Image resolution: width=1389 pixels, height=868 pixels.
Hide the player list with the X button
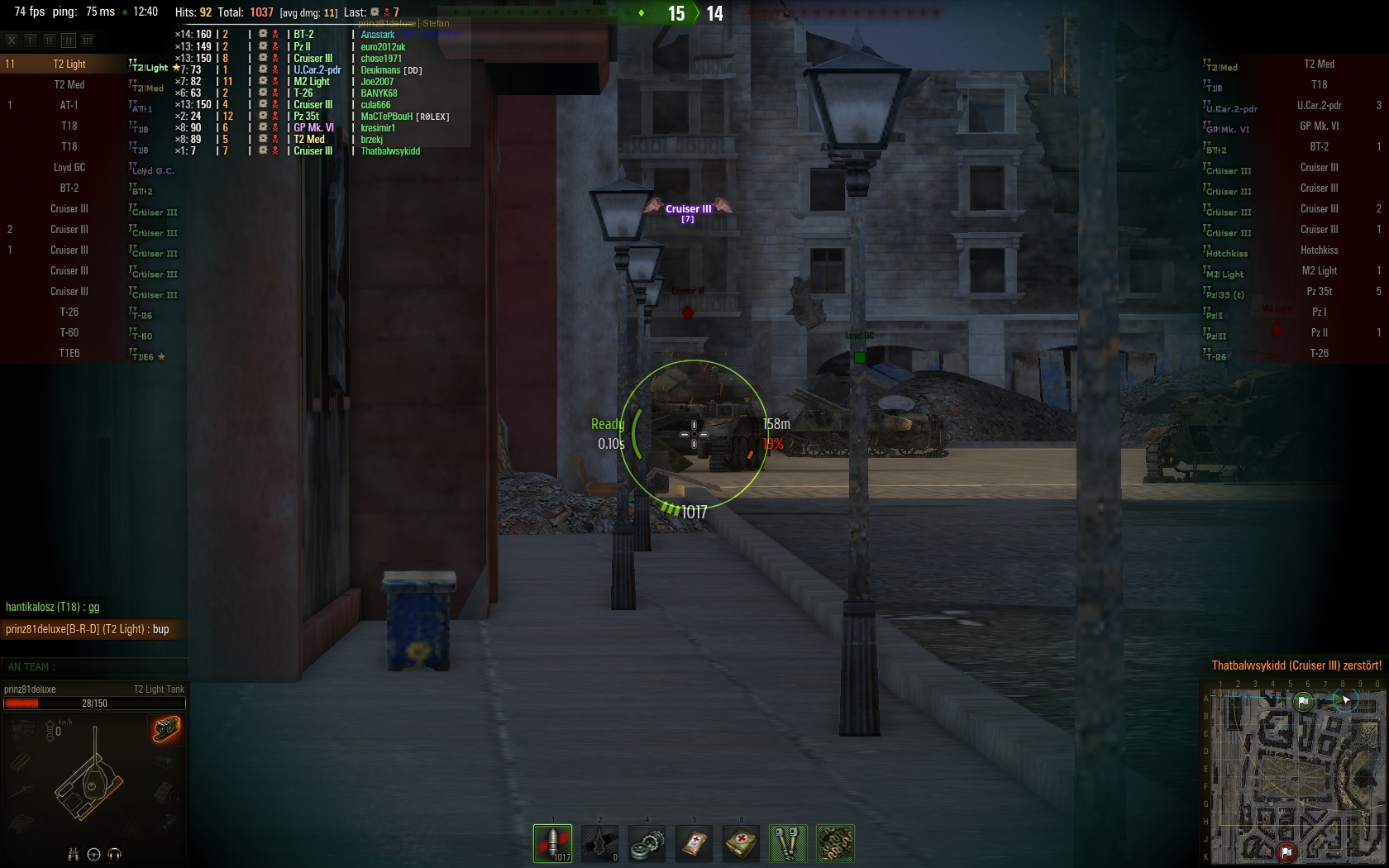(x=12, y=40)
